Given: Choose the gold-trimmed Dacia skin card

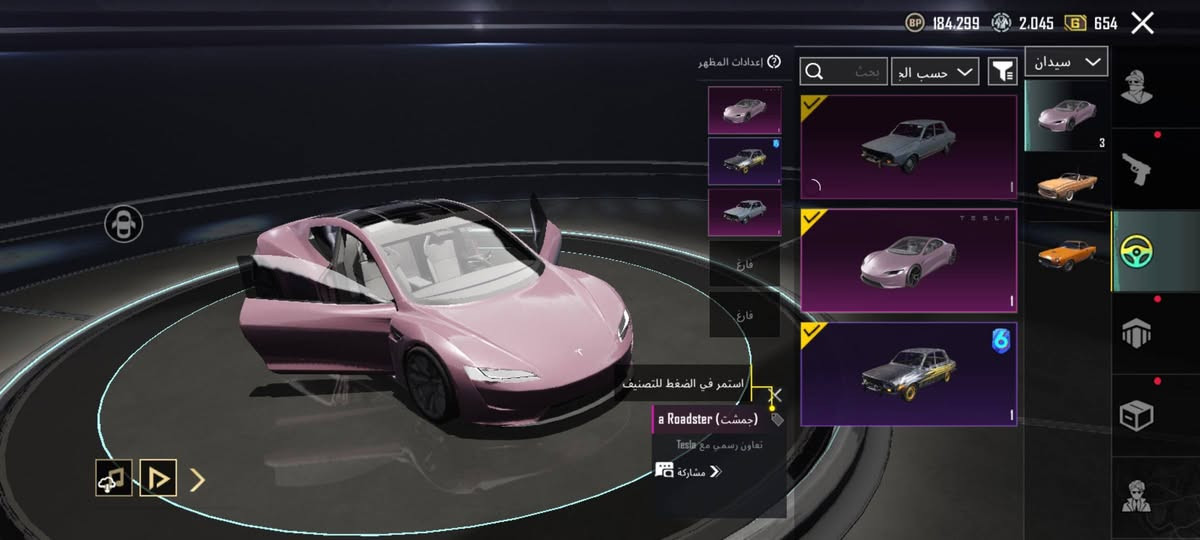Looking at the screenshot, I should pos(908,373).
